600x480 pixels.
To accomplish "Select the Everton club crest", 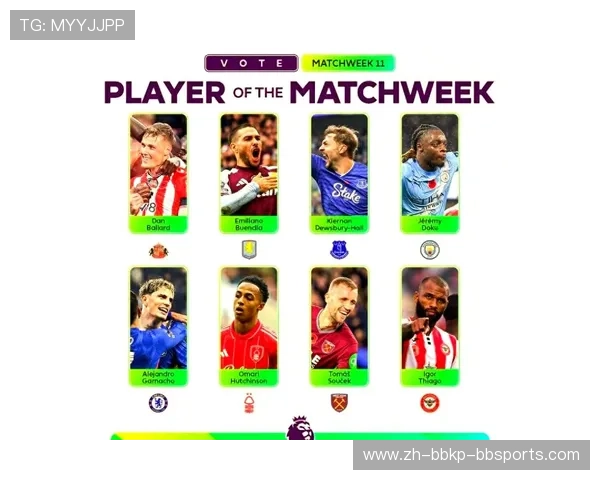I will pos(339,250).
